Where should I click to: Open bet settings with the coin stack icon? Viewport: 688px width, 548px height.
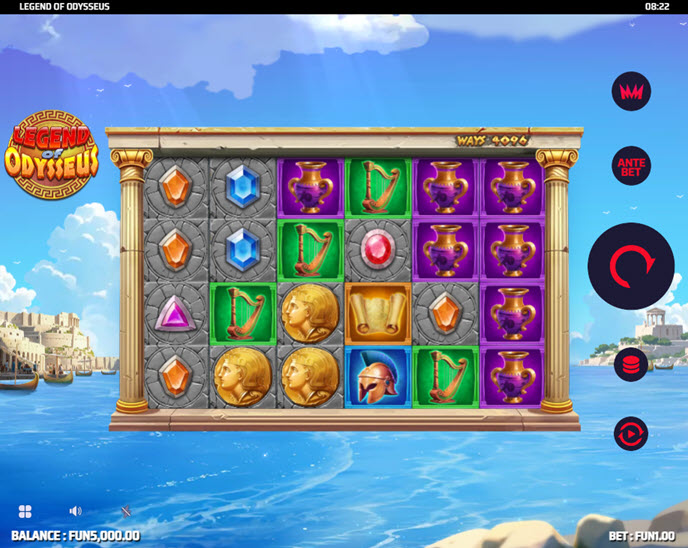click(631, 364)
